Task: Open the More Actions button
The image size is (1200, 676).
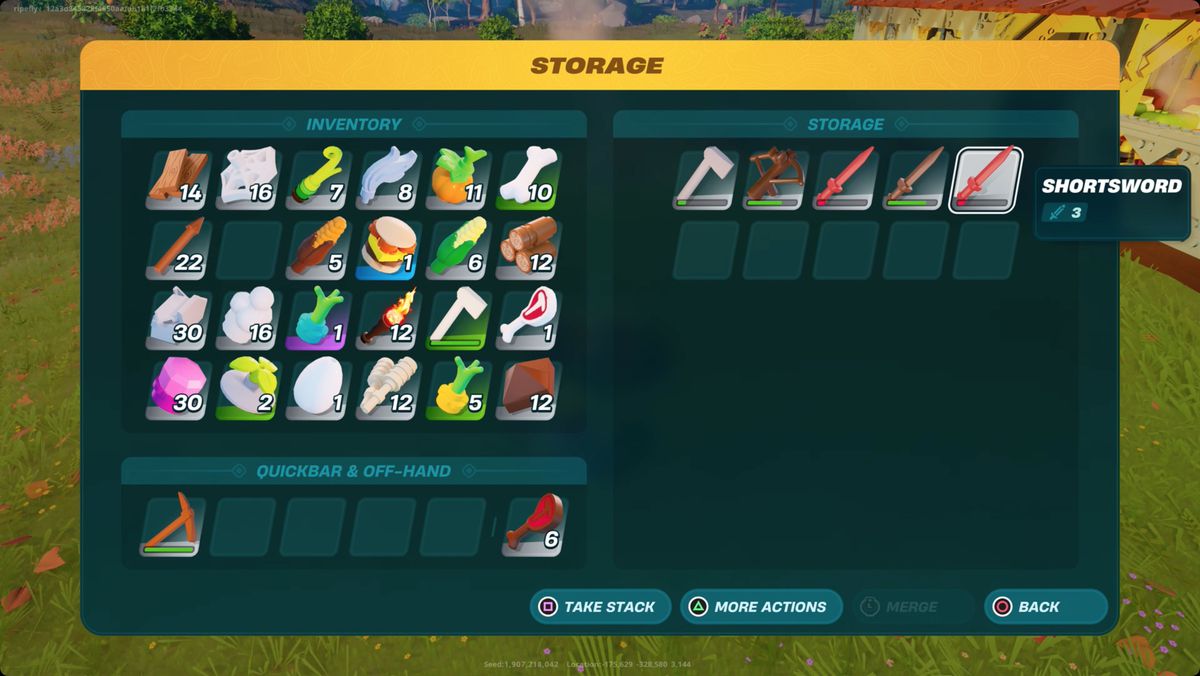Action: (x=759, y=607)
